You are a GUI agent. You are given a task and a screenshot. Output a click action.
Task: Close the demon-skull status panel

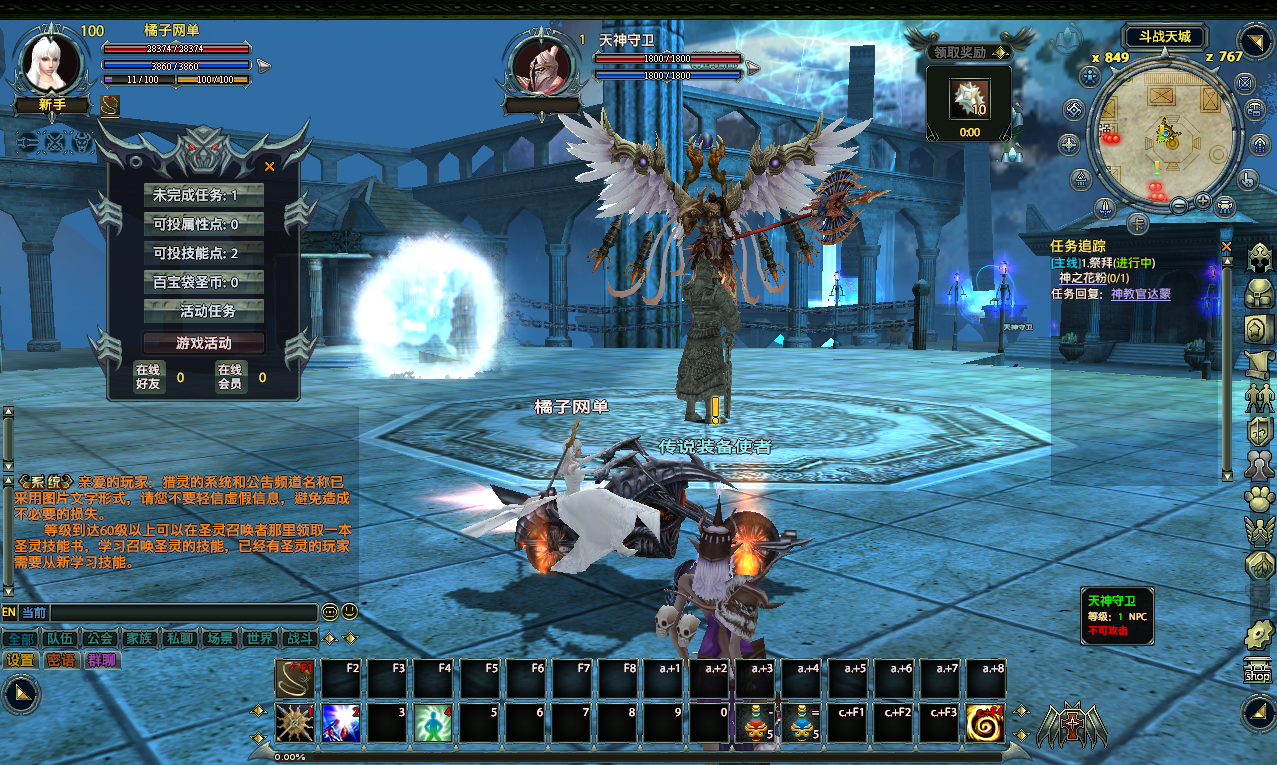point(269,167)
